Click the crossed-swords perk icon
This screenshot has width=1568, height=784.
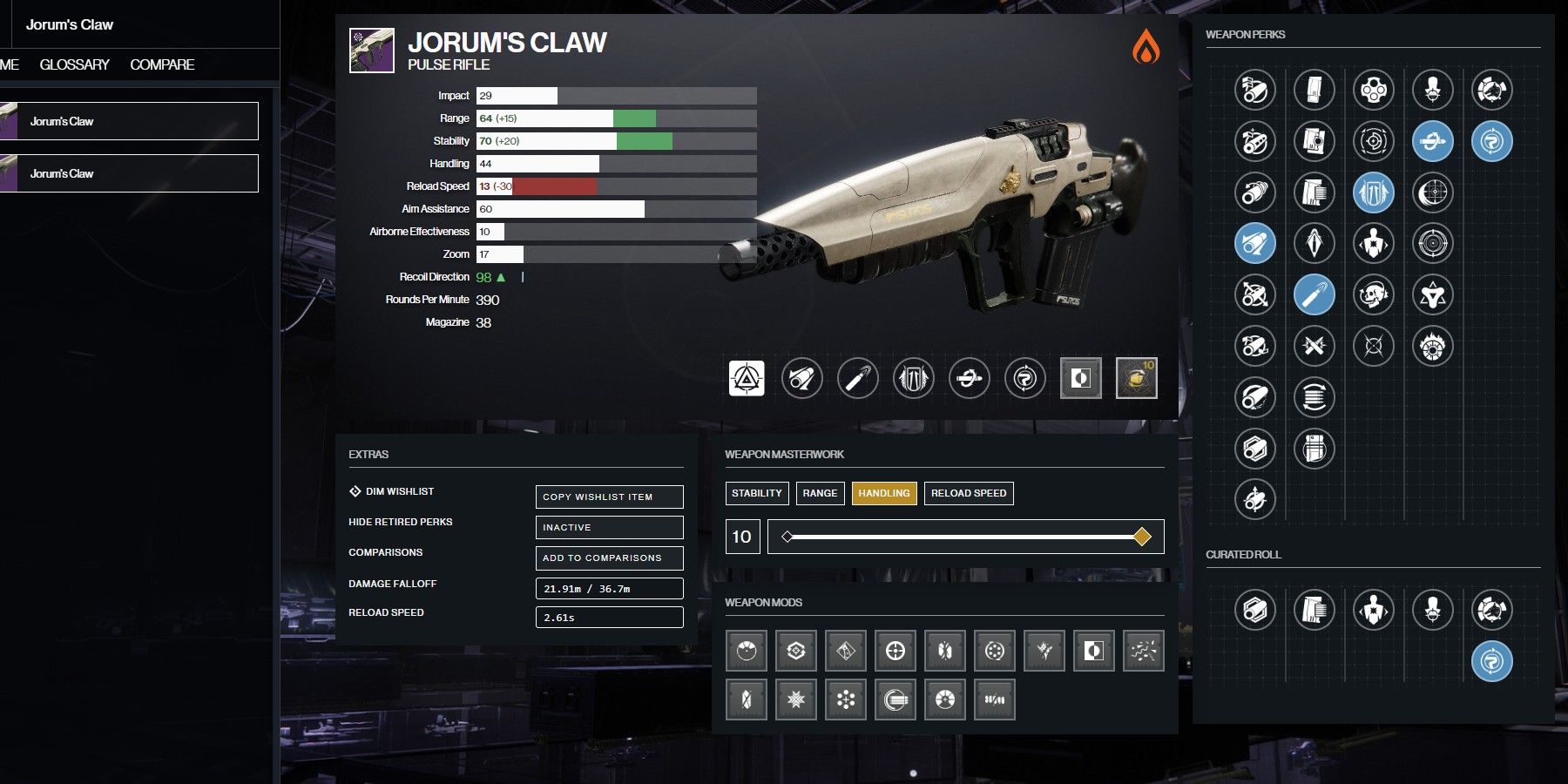click(1314, 346)
